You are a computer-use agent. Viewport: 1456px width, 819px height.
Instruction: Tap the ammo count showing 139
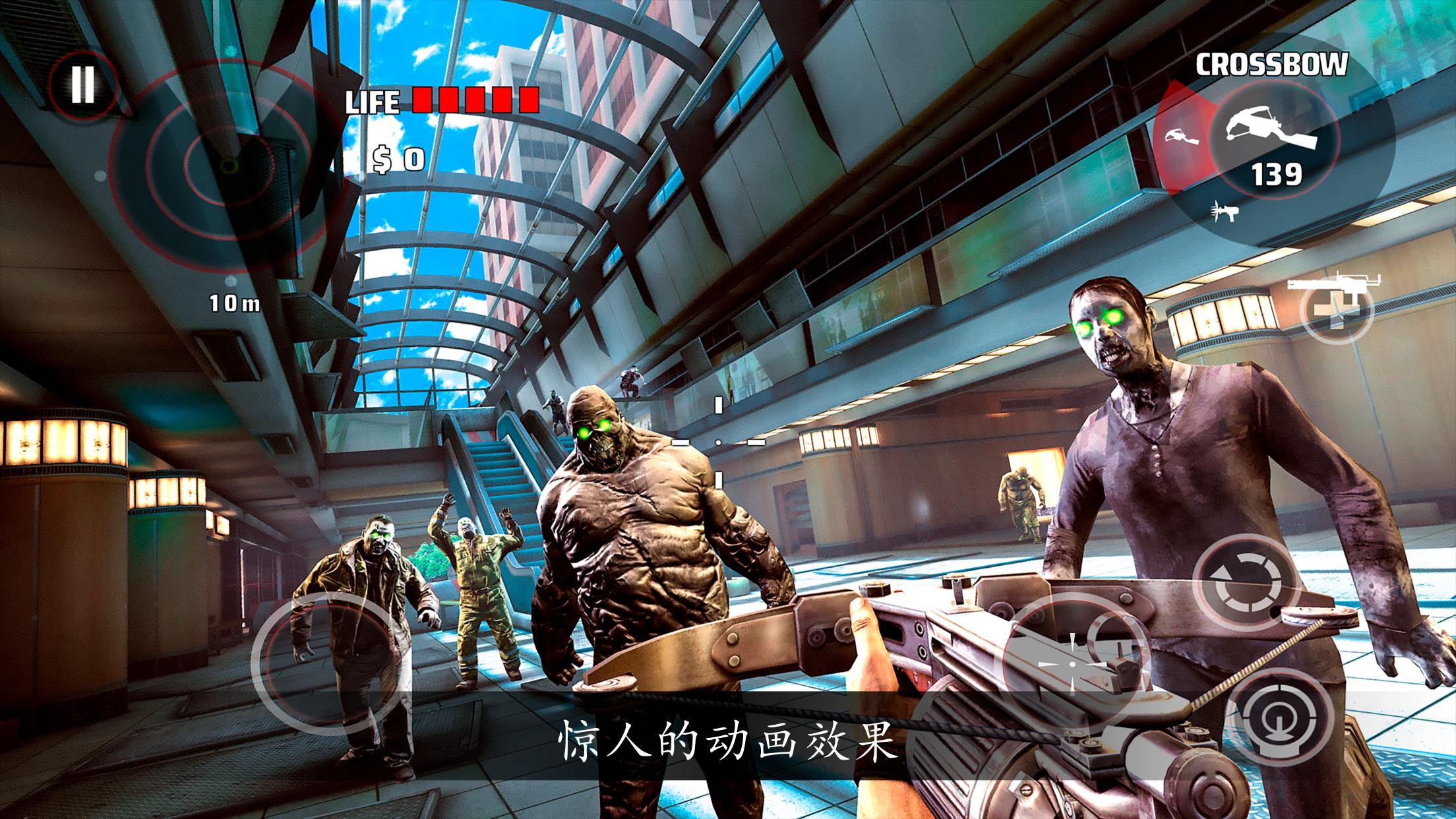tap(1276, 173)
